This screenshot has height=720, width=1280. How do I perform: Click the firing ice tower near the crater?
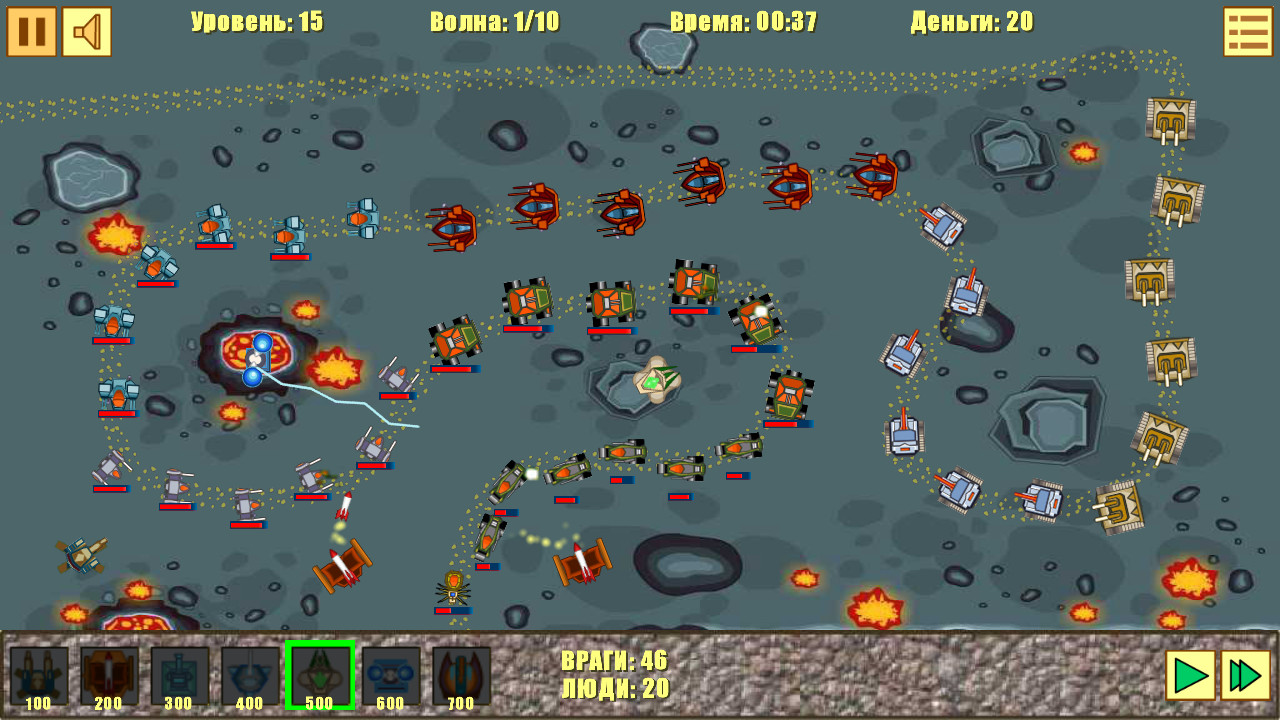[x=257, y=360]
